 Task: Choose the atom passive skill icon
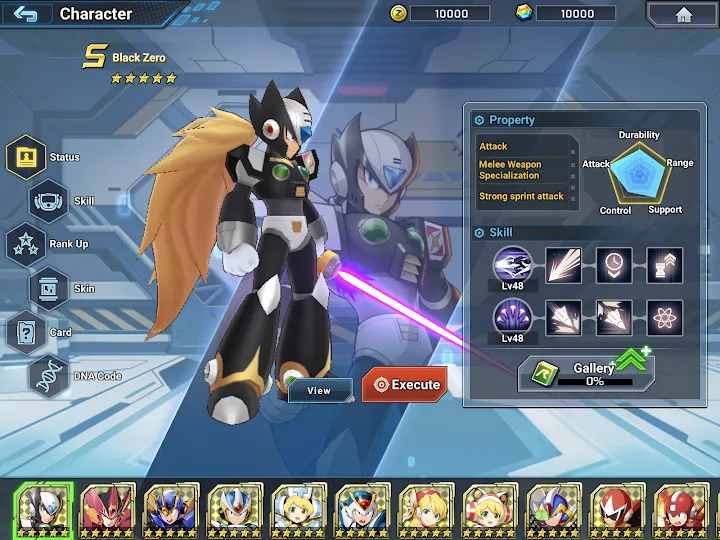click(664, 318)
